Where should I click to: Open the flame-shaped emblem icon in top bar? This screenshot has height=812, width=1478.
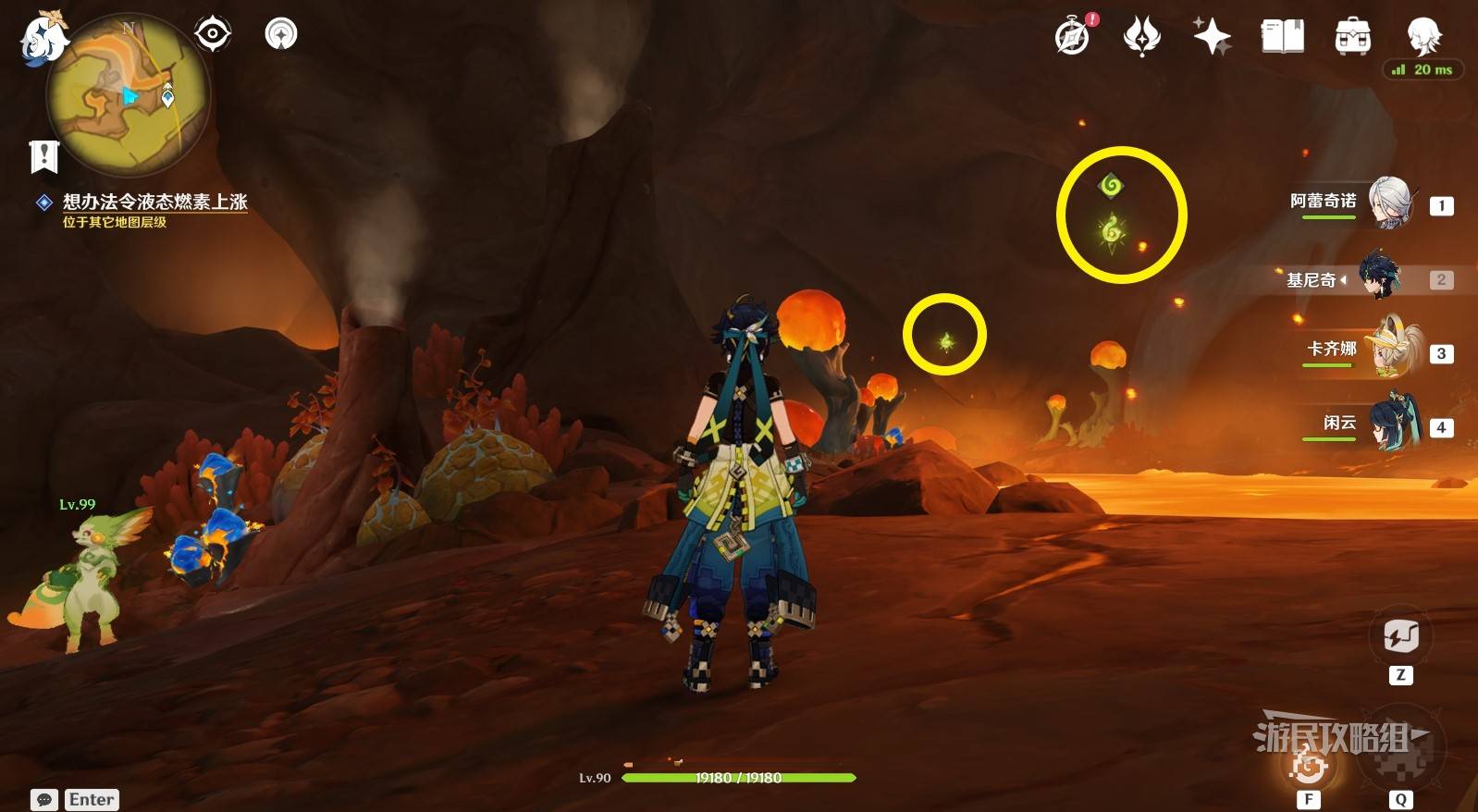coord(1141,36)
